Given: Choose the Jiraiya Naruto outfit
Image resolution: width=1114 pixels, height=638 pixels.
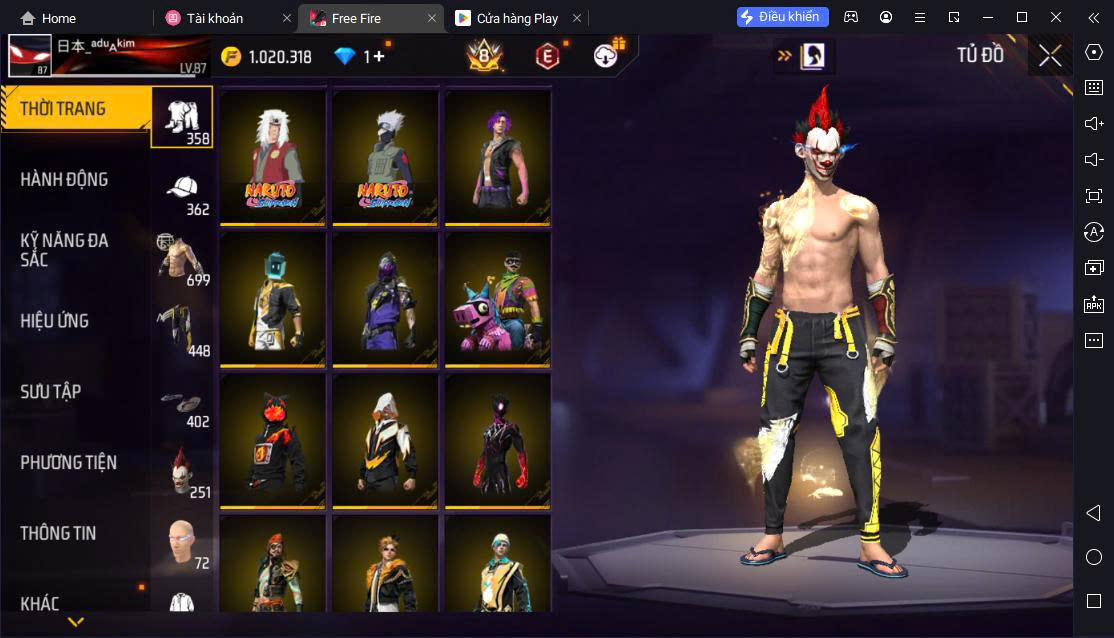Looking at the screenshot, I should click(x=273, y=157).
